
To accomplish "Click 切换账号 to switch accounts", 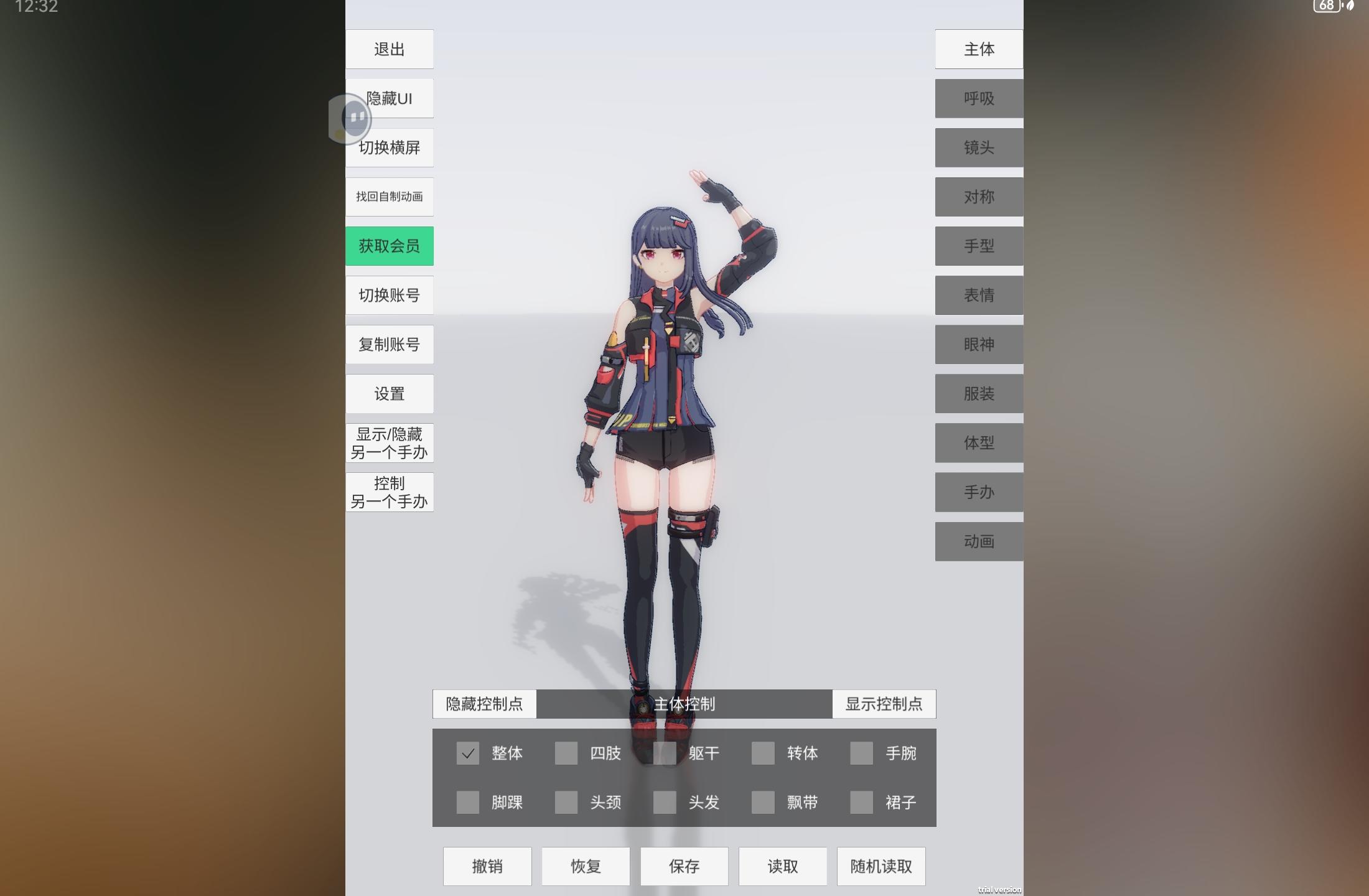I will point(390,295).
